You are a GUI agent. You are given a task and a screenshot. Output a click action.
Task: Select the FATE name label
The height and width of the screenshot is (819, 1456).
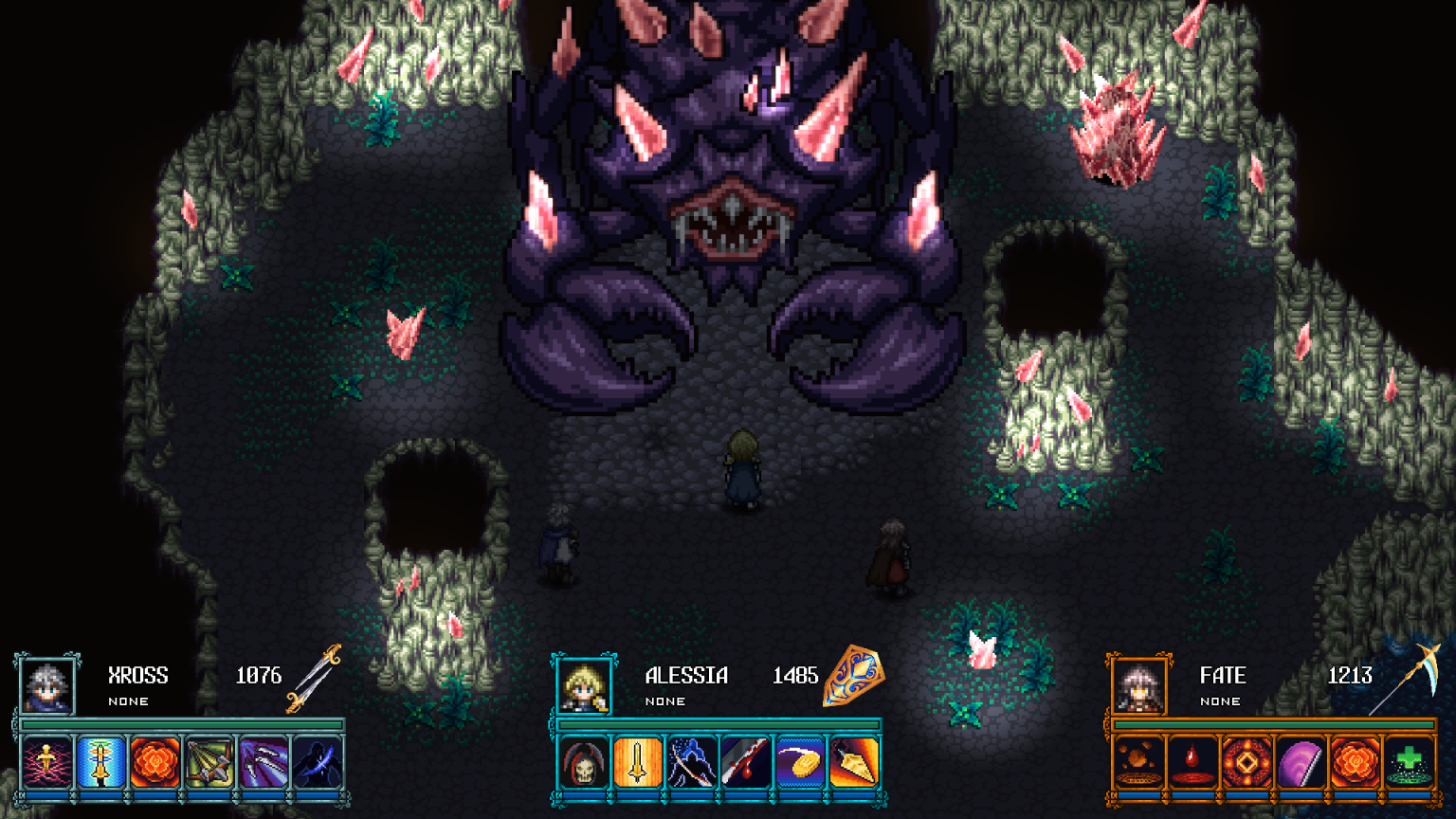pos(1223,675)
